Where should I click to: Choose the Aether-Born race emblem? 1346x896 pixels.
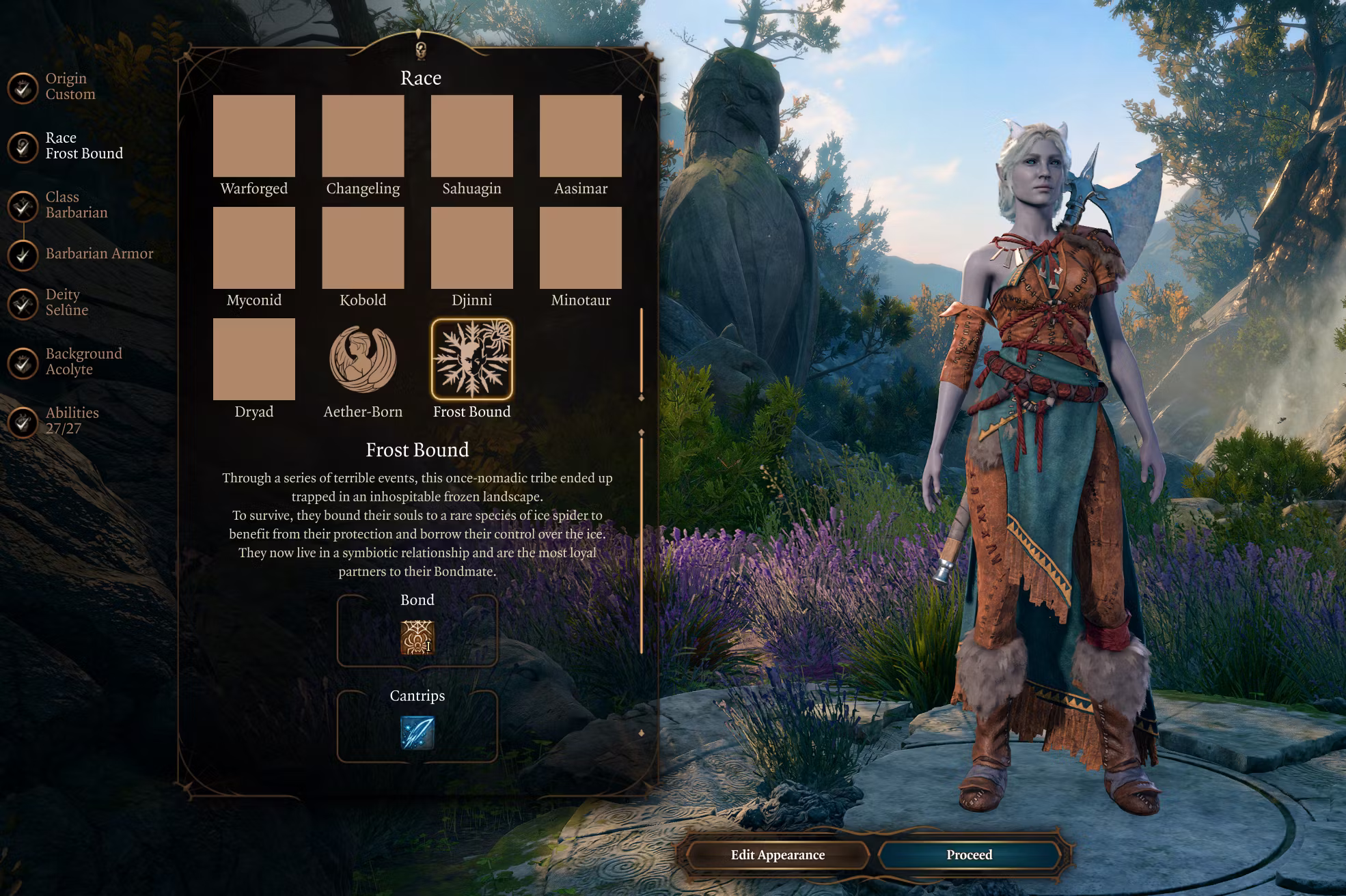(x=363, y=359)
